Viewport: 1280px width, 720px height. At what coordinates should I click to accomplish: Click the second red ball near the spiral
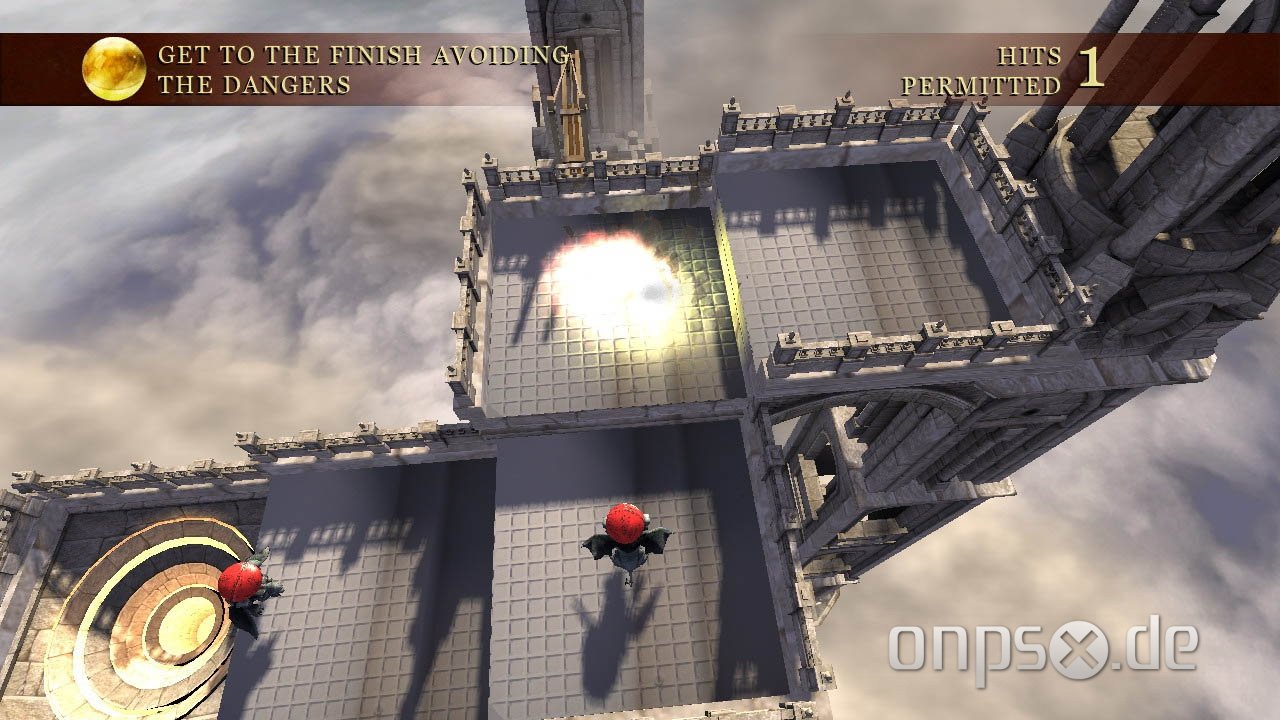(242, 580)
